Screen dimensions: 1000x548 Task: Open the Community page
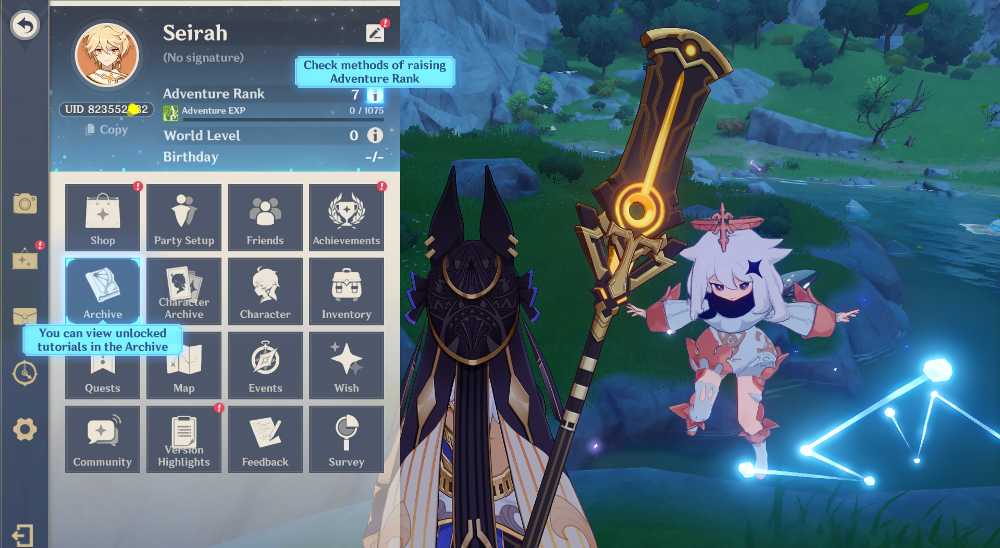[103, 439]
